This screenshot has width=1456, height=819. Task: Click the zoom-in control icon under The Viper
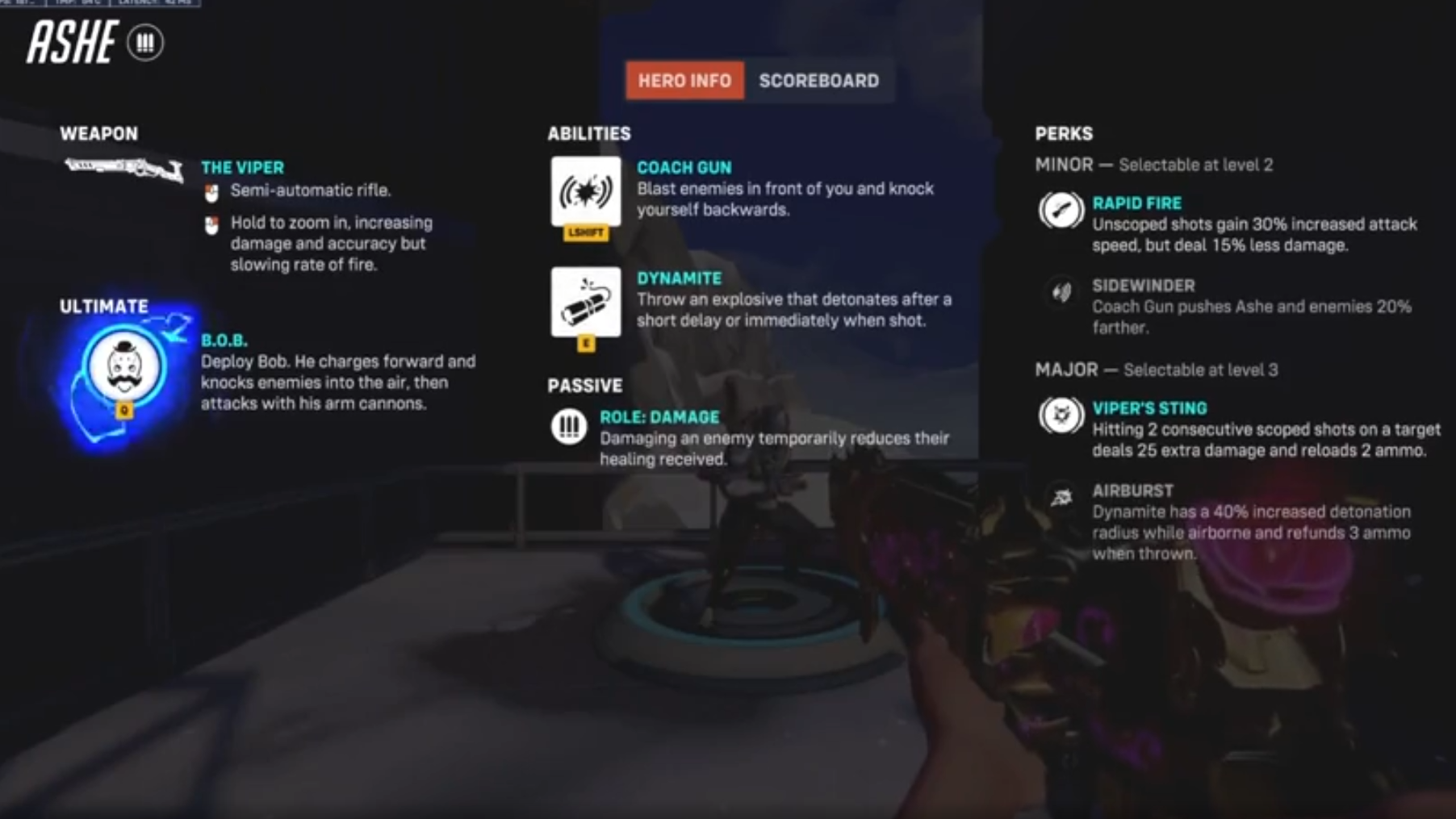tap(211, 224)
